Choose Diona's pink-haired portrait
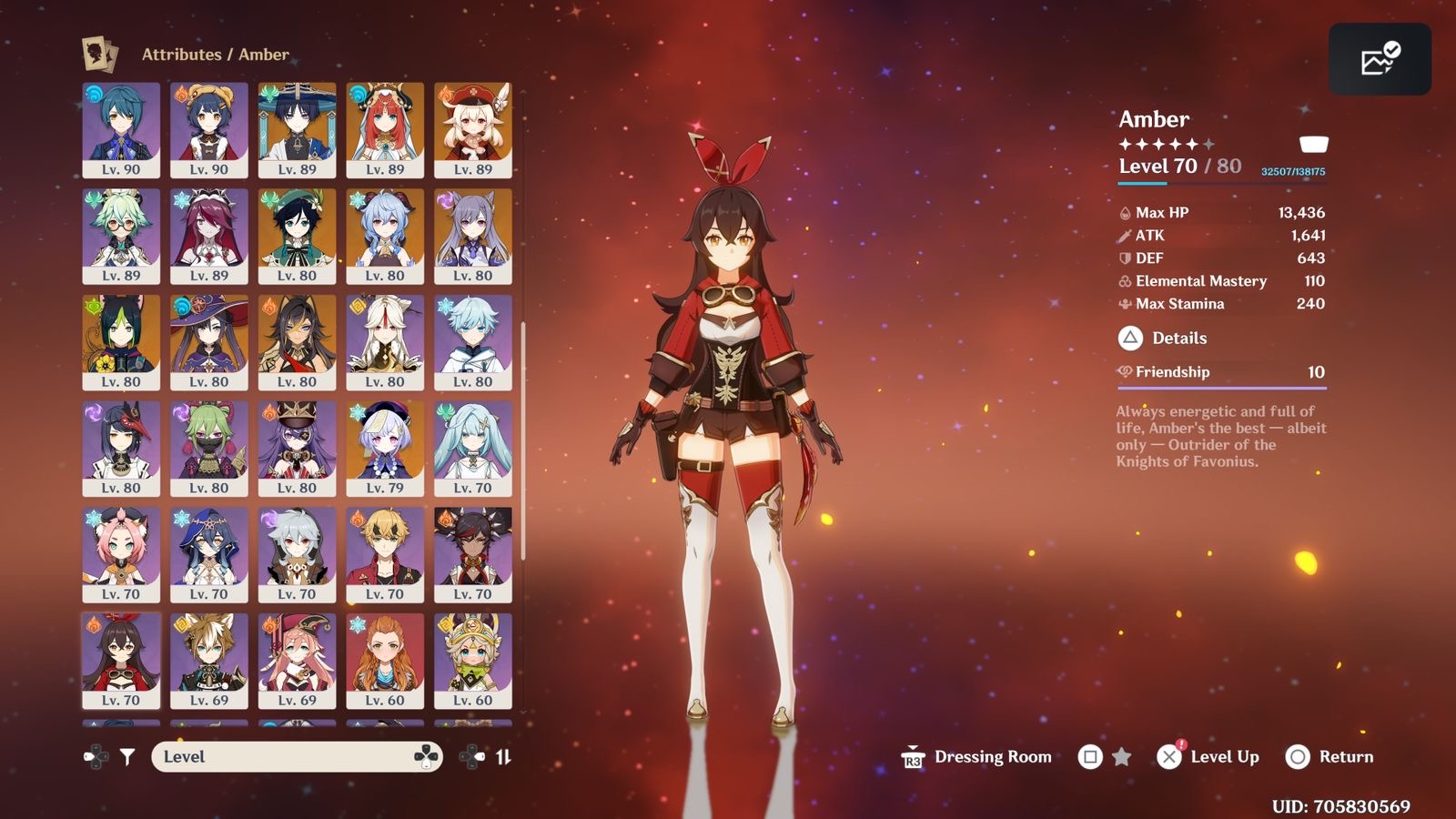The width and height of the screenshot is (1456, 819). tap(121, 554)
